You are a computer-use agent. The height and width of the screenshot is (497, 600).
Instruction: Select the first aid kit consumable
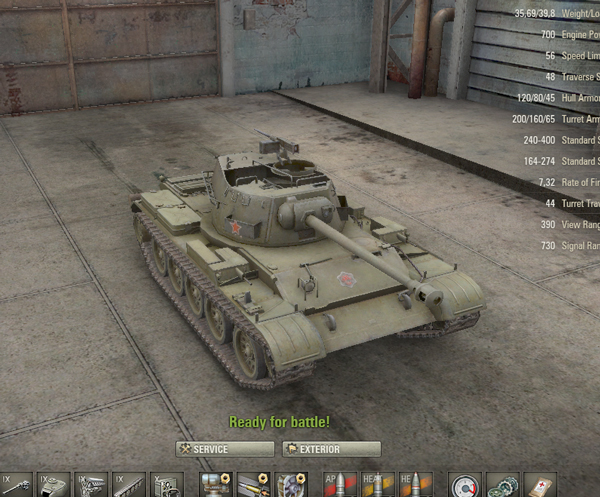(540, 485)
